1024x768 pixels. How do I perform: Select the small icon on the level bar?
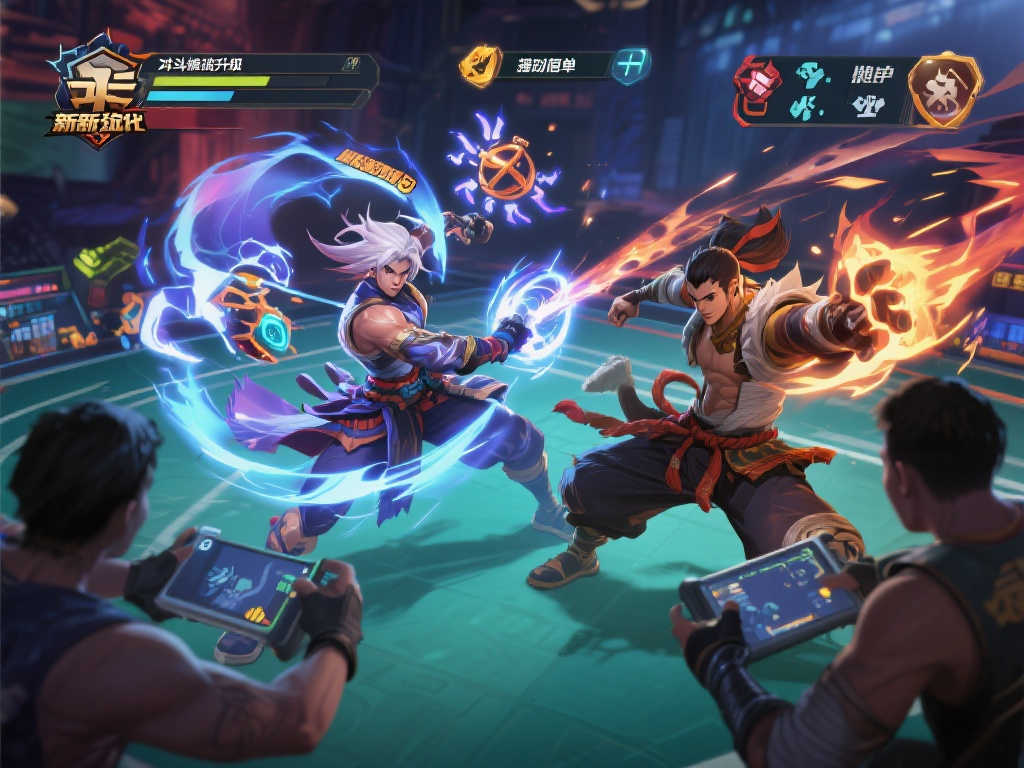point(351,64)
